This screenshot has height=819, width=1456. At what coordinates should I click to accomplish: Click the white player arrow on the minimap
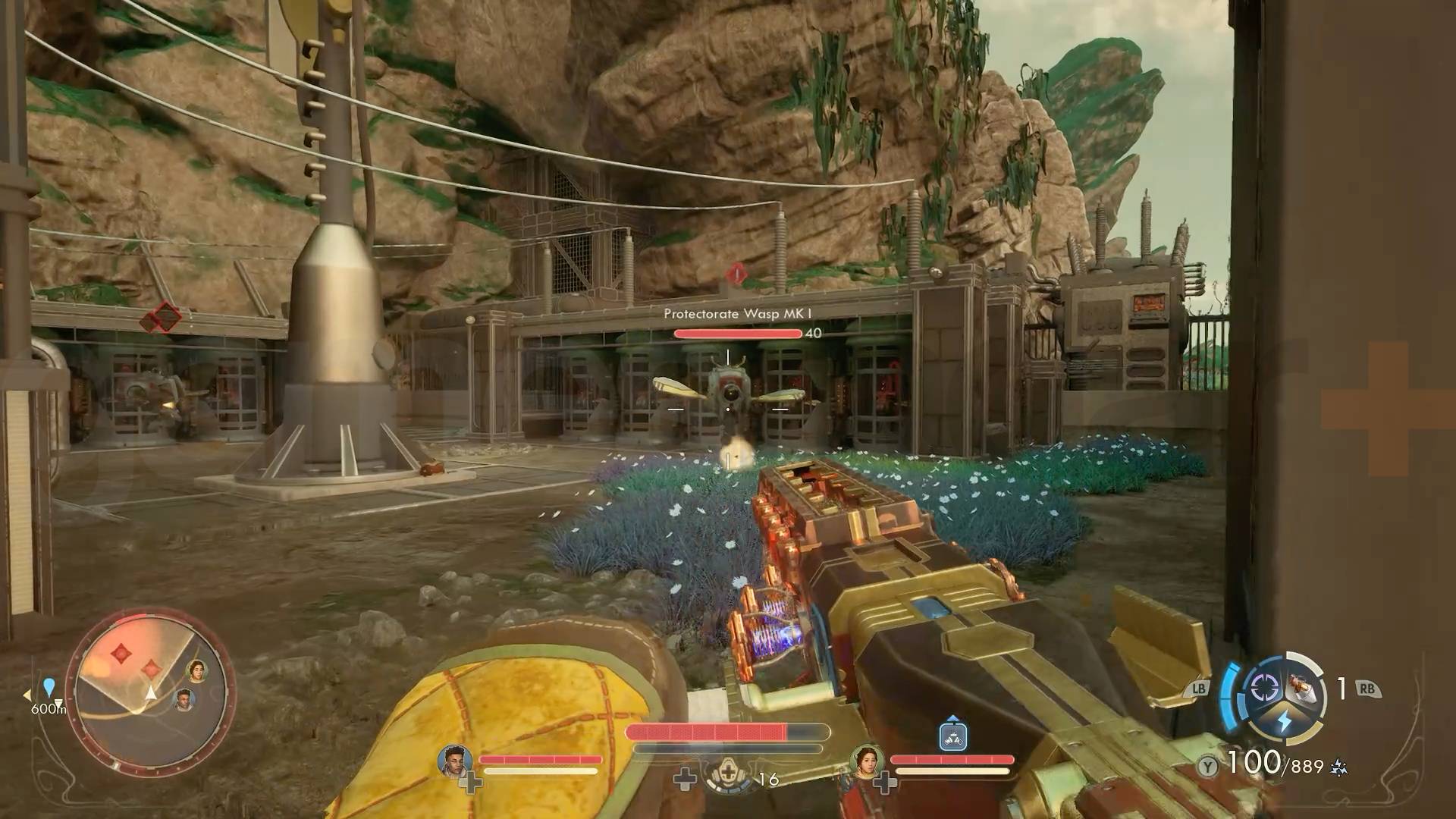click(x=151, y=694)
